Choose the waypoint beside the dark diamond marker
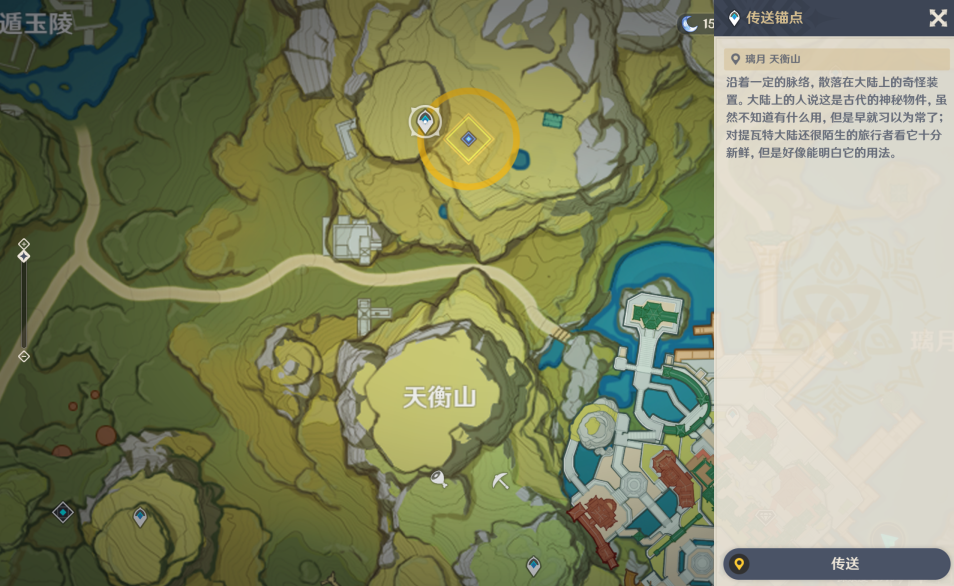954x586 pixels. pyautogui.click(x=140, y=517)
